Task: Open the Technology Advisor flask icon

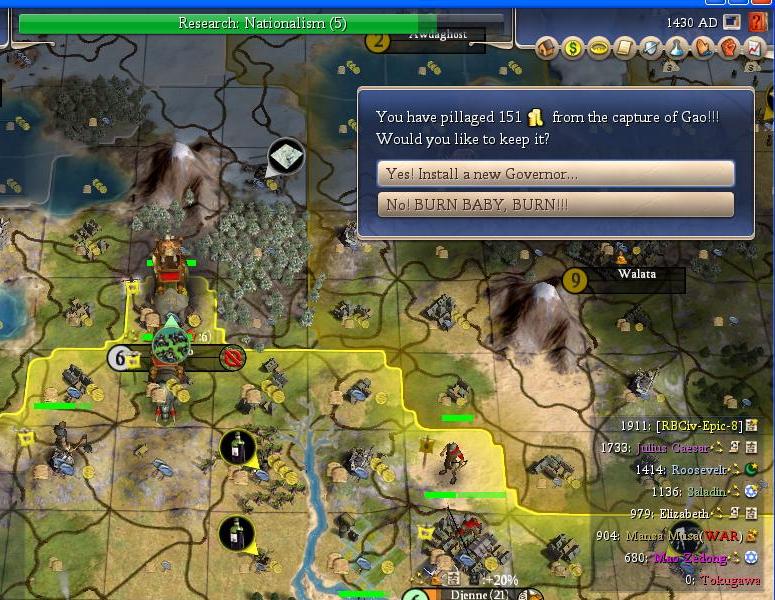Action: coord(676,47)
